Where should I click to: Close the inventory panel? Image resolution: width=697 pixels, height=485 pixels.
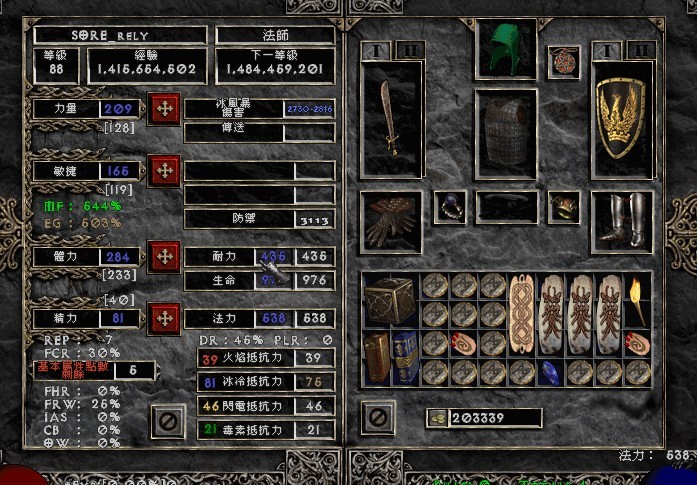377,416
